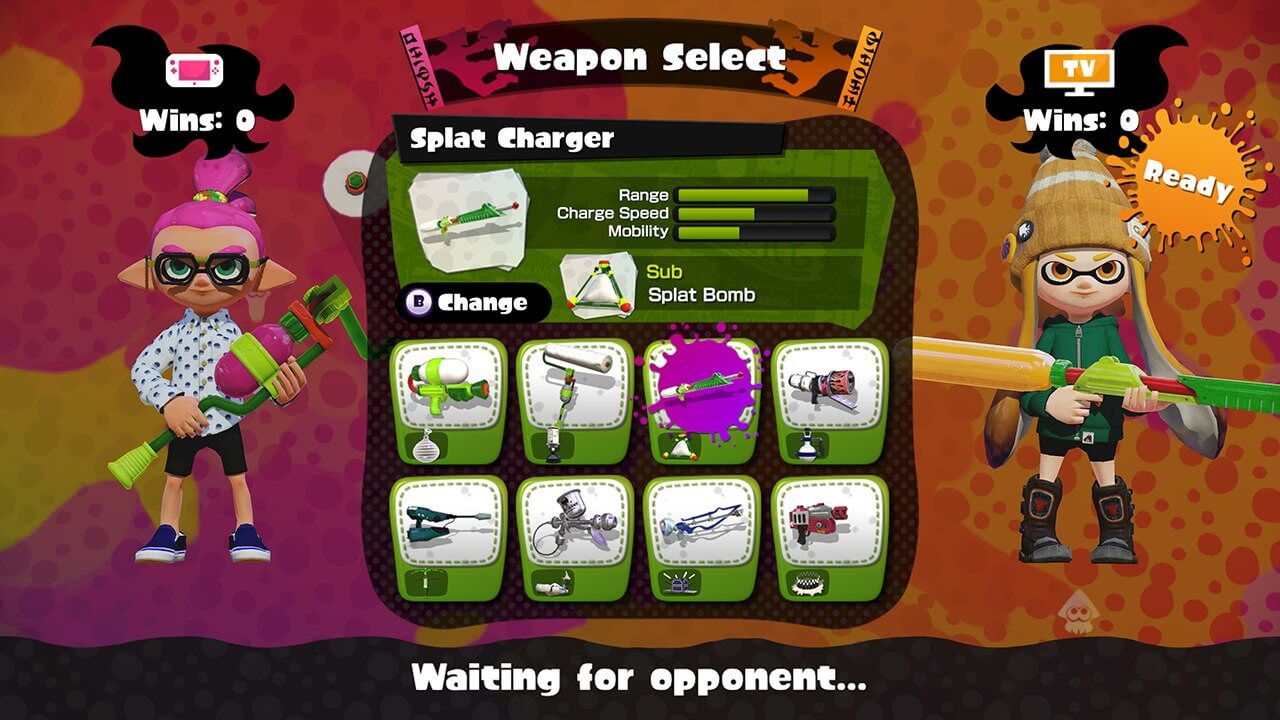
Task: Click the Suction Bomb icon under the roller
Action: tap(550, 444)
